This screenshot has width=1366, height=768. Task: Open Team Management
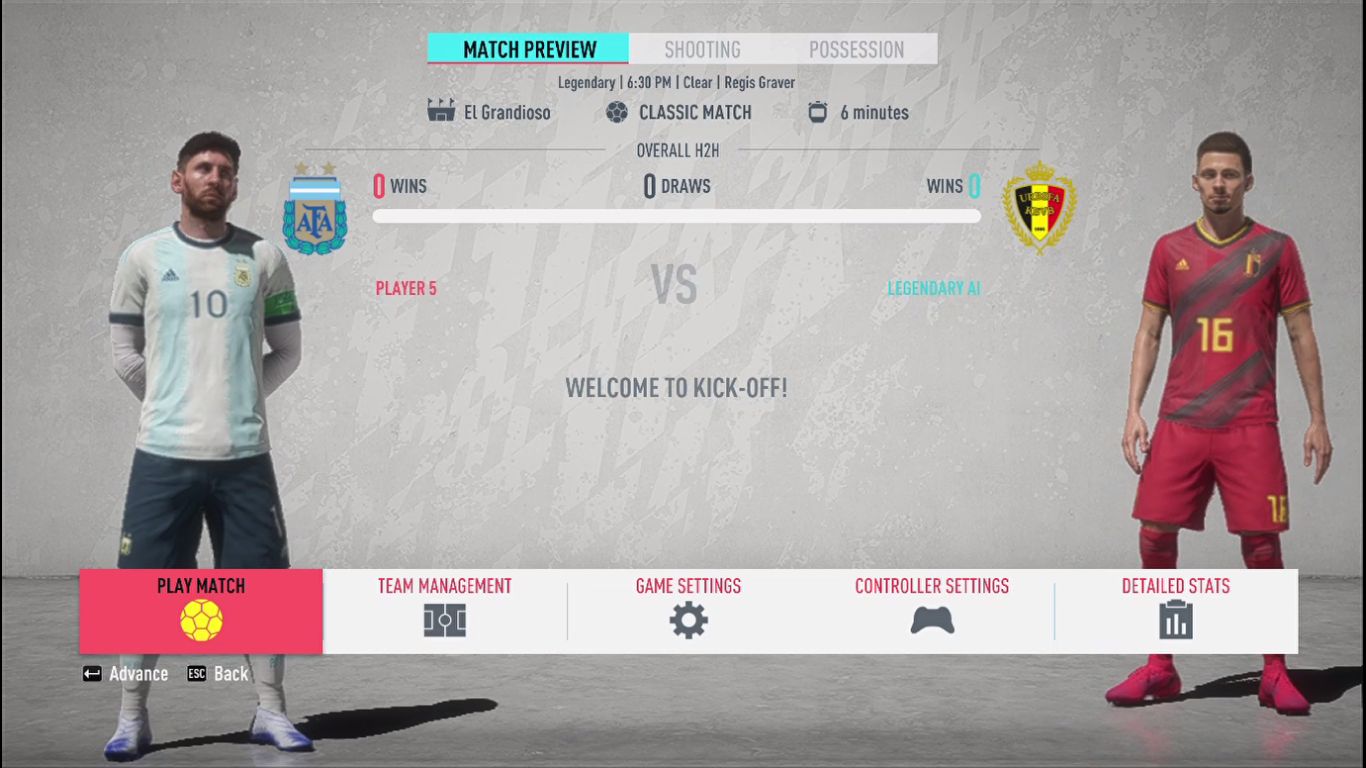pyautogui.click(x=444, y=610)
